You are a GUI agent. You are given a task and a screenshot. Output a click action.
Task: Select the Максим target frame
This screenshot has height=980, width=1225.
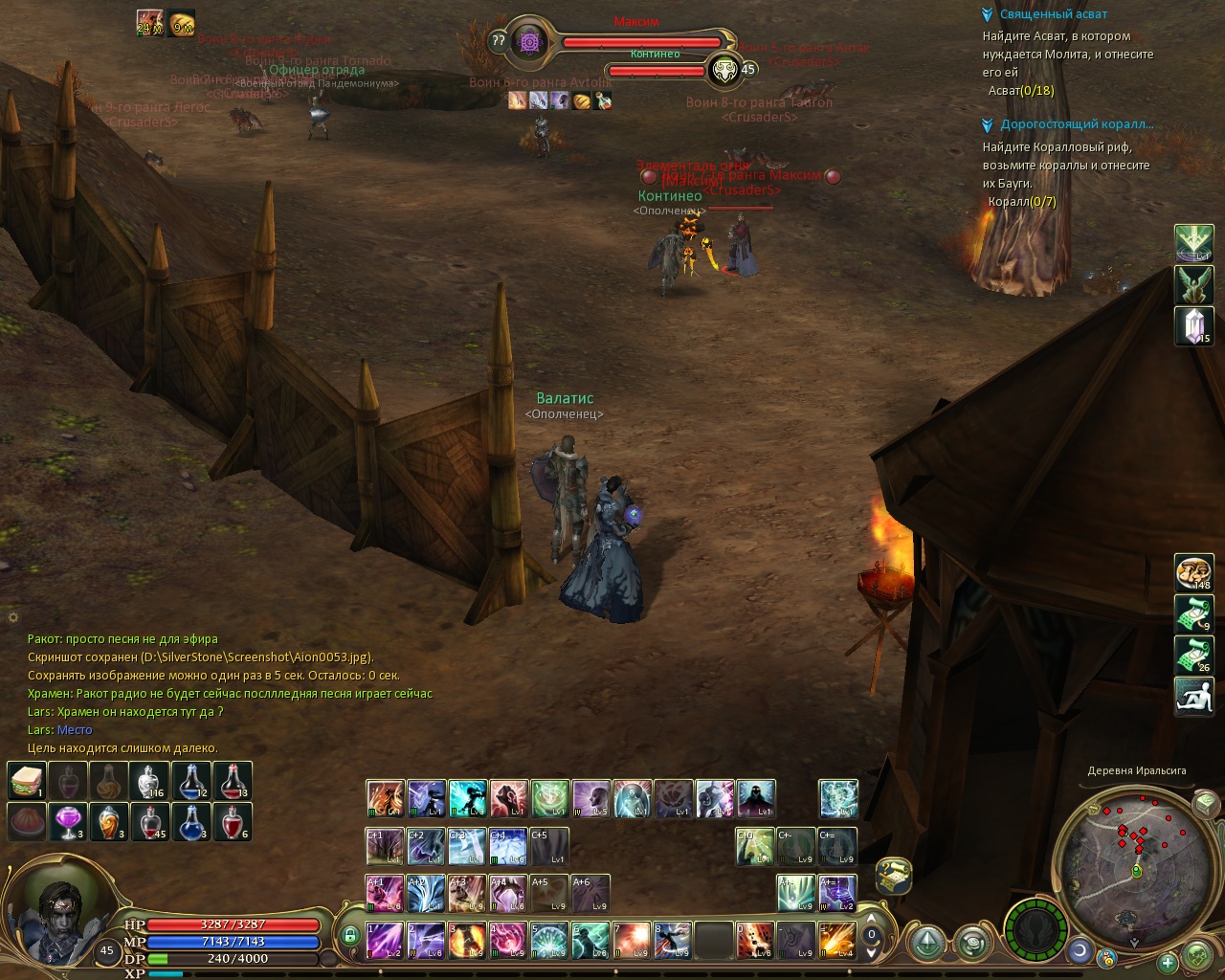click(641, 41)
